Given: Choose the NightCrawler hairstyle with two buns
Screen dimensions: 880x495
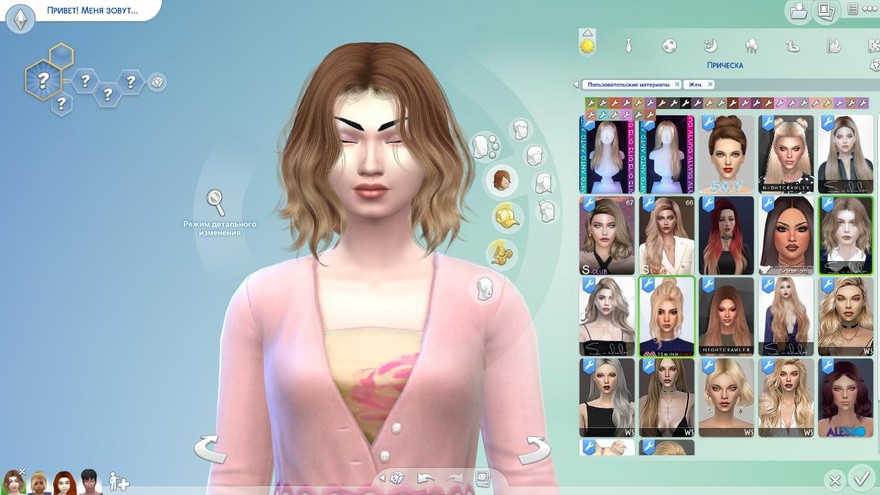Looking at the screenshot, I should (x=786, y=154).
